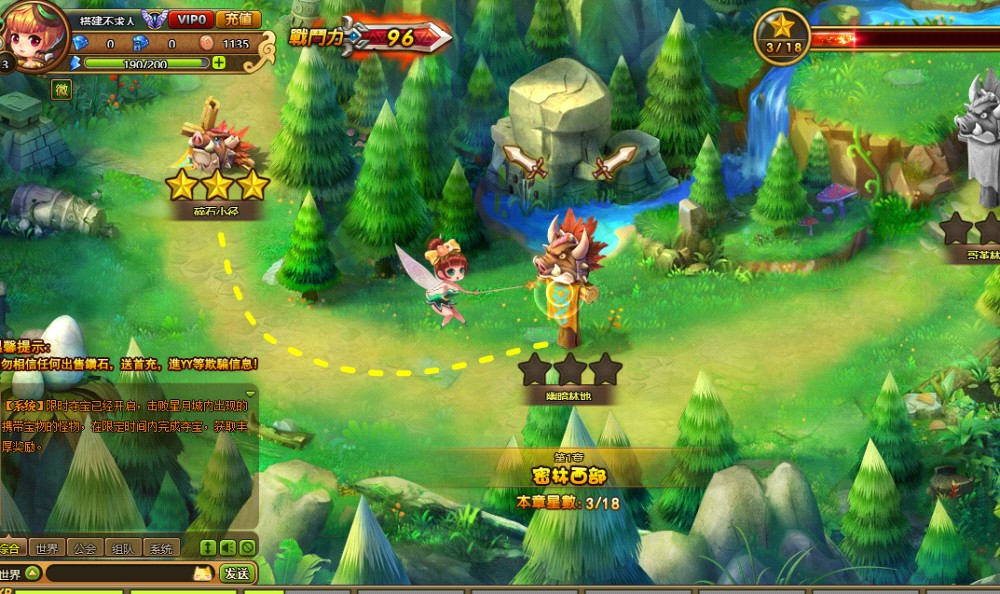This screenshot has height=594, width=1000.
Task: Click the 充值 recharge button
Action: 238,19
